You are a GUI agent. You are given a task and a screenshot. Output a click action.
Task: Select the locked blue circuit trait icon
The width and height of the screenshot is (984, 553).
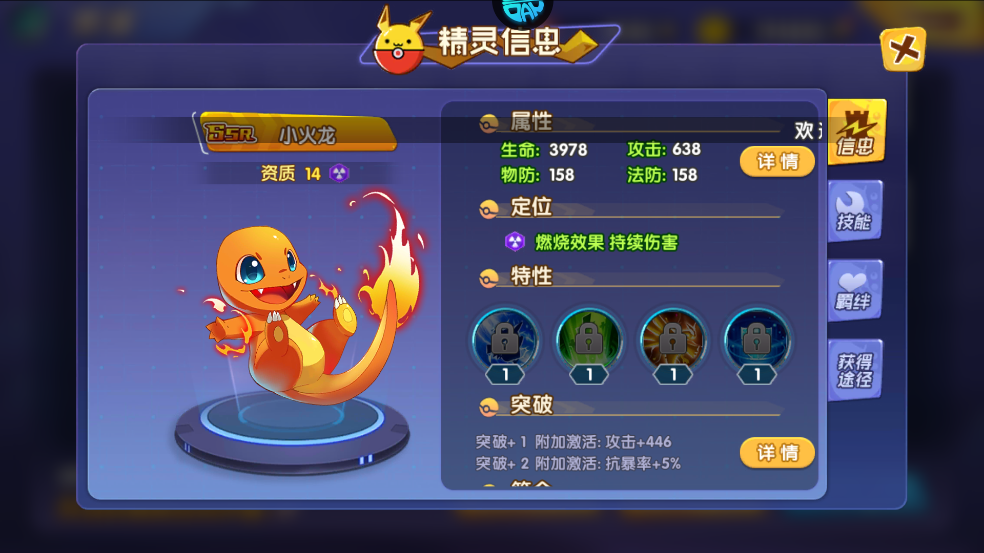(757, 340)
